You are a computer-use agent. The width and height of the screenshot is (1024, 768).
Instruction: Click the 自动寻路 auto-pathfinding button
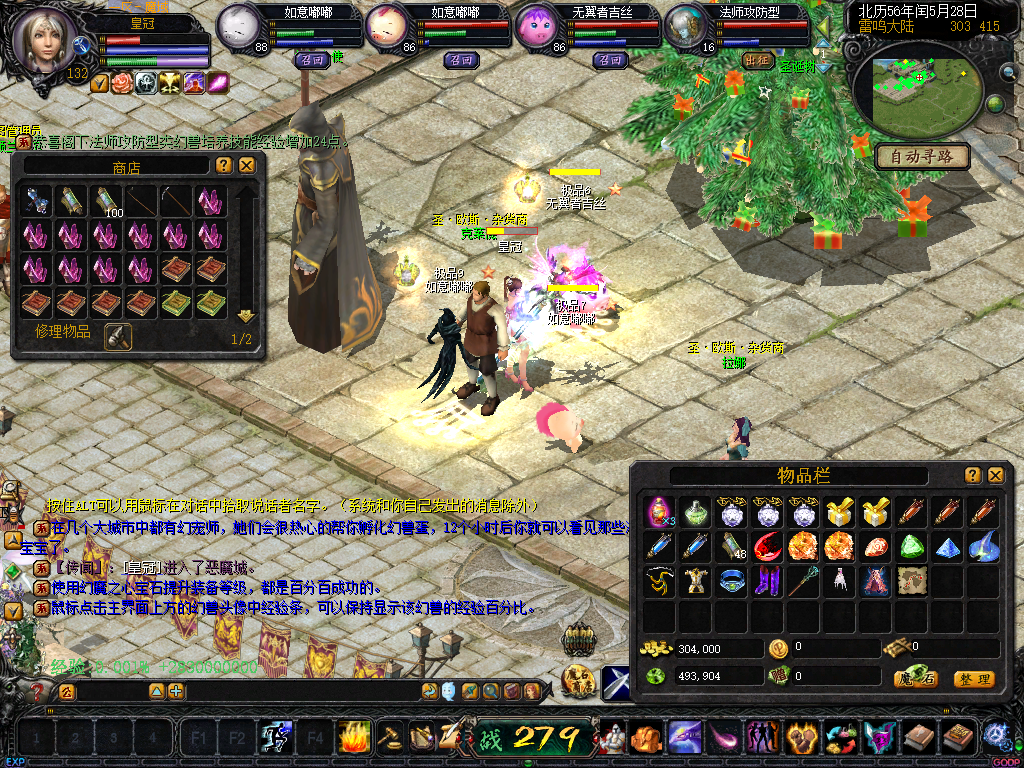923,156
